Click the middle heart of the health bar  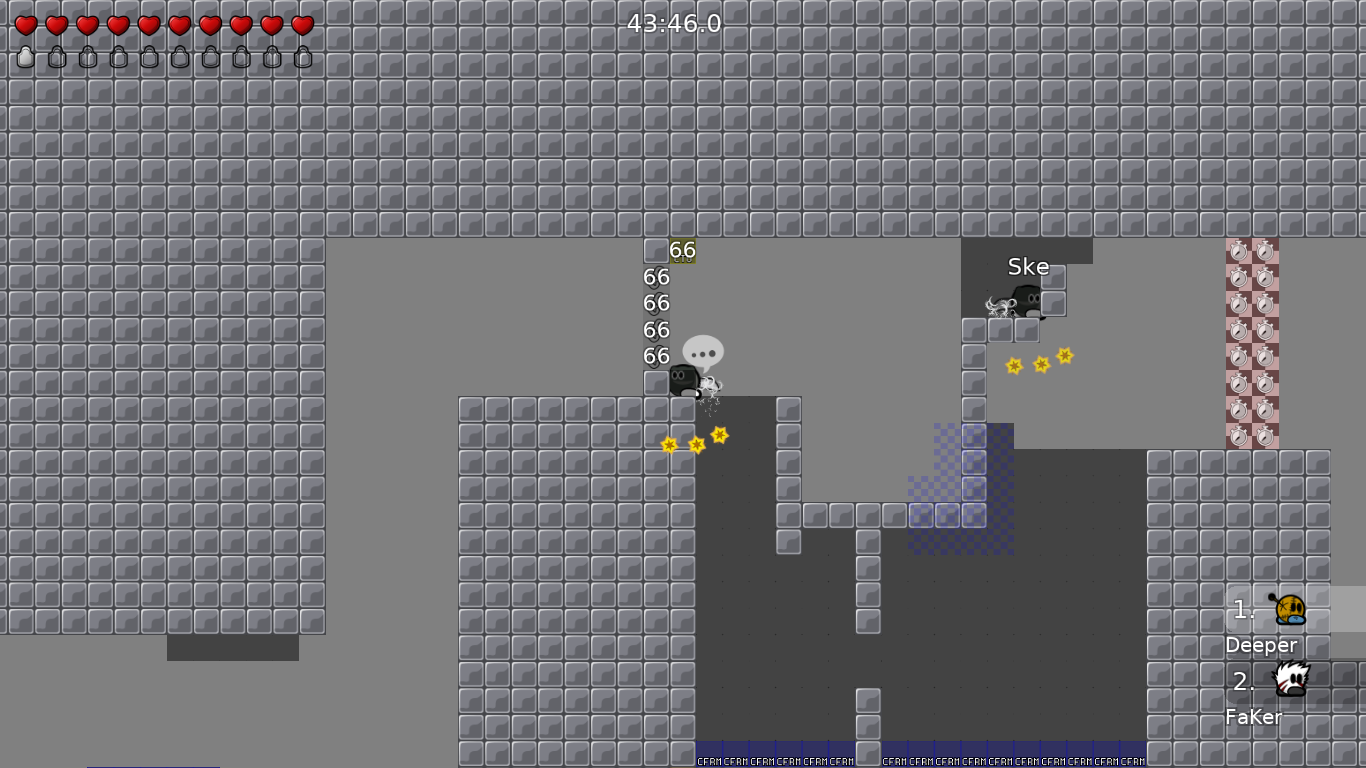[147, 26]
